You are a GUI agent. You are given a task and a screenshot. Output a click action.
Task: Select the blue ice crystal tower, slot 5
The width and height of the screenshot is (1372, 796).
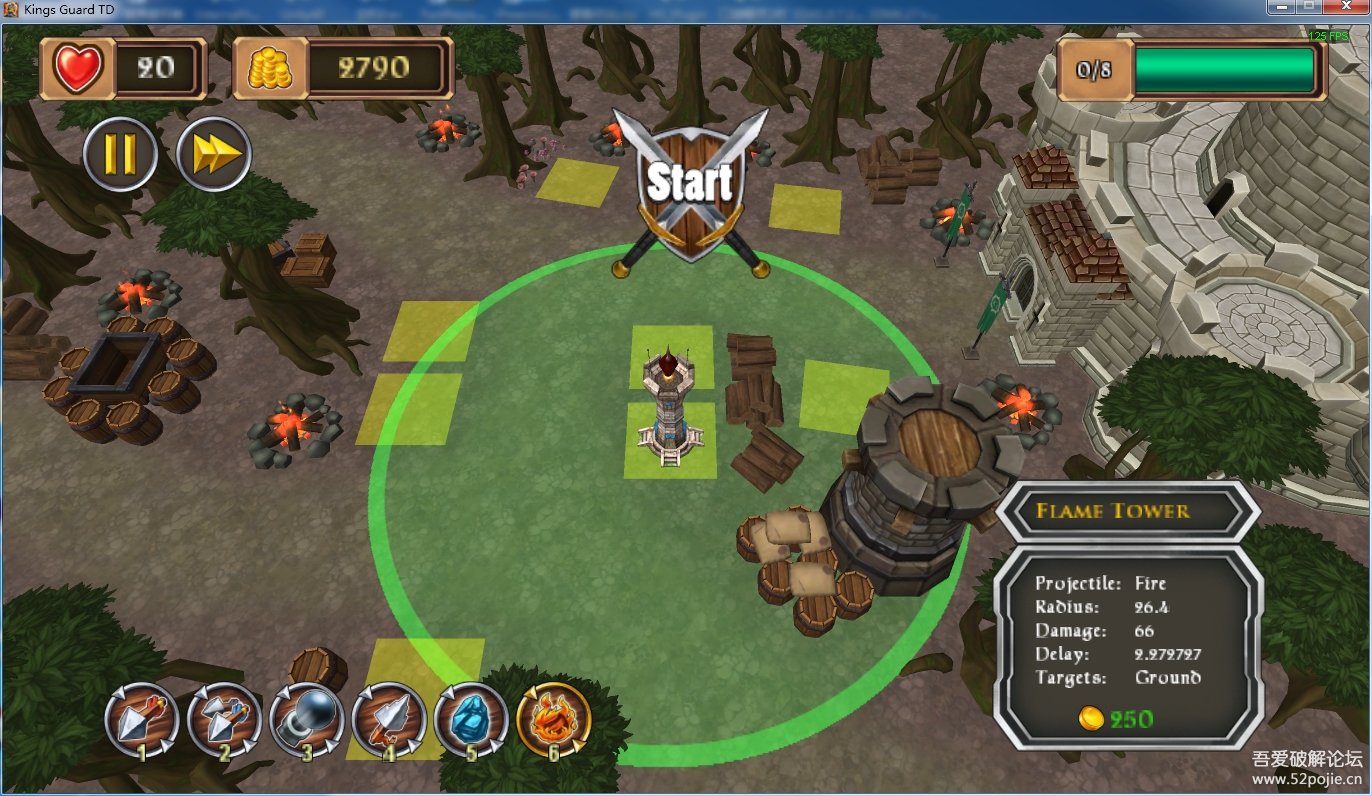(471, 720)
